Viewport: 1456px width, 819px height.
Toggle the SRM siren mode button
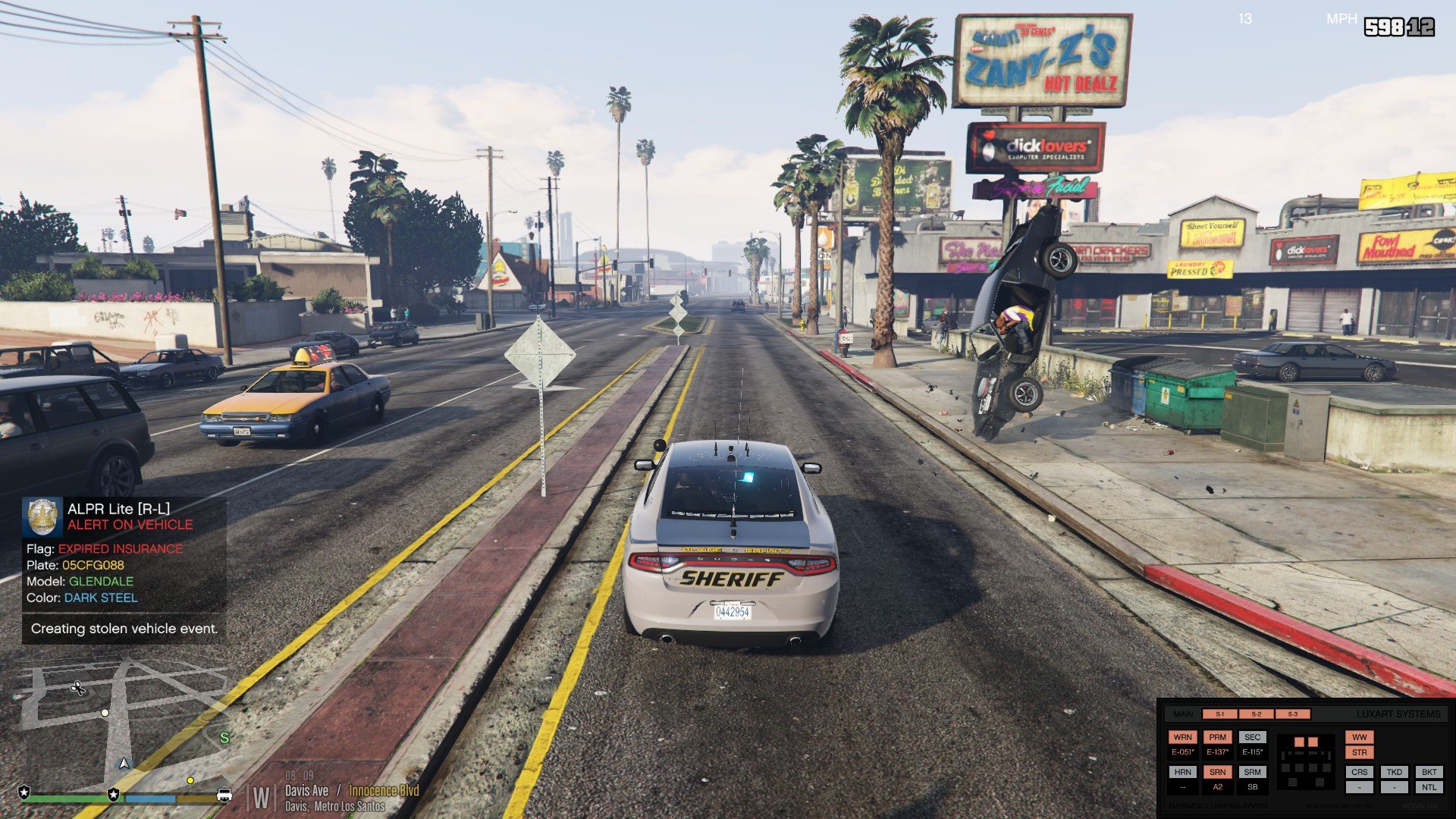(x=1252, y=772)
